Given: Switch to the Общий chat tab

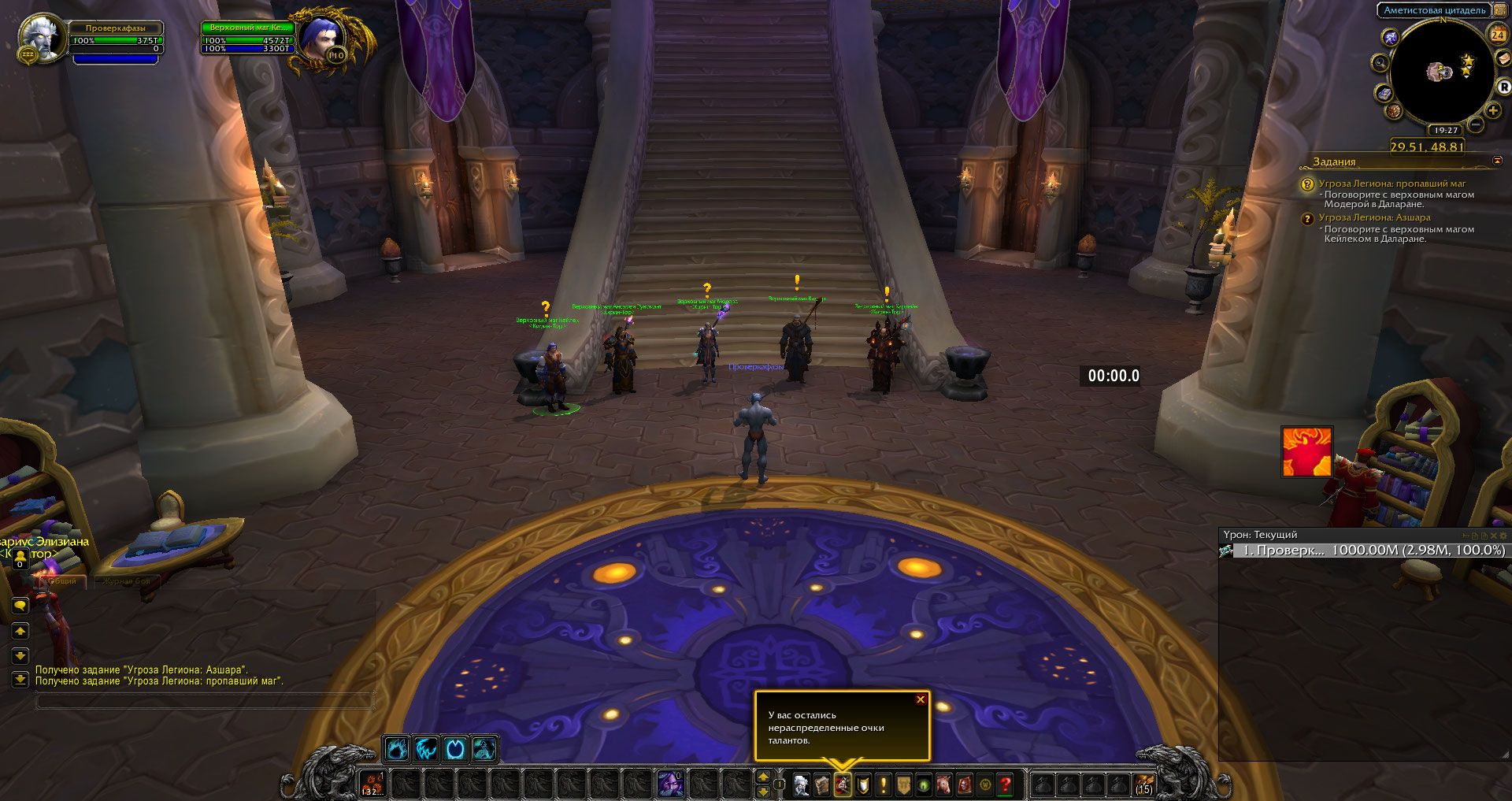Looking at the screenshot, I should tap(61, 580).
